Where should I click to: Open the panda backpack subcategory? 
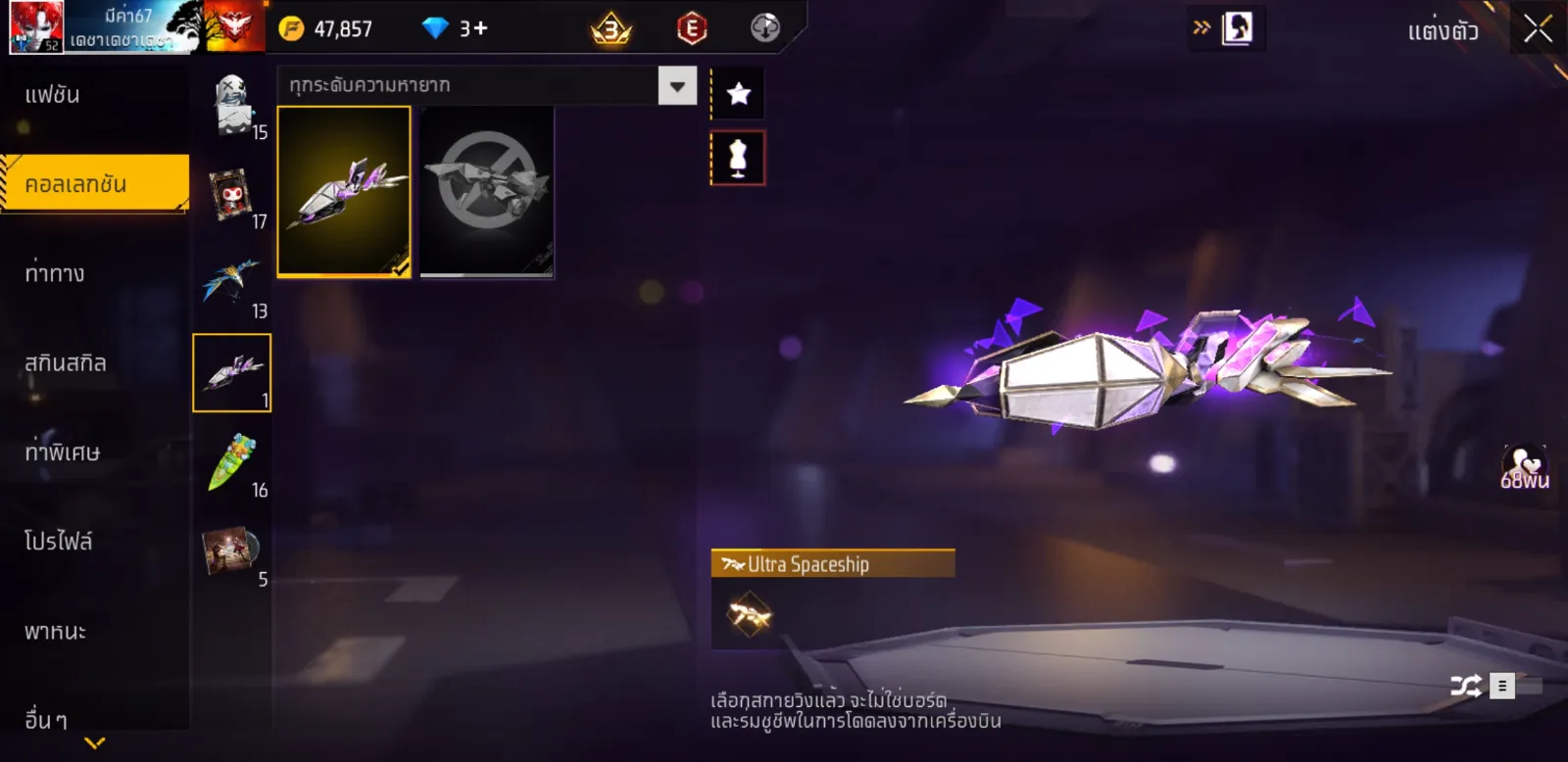click(x=232, y=104)
